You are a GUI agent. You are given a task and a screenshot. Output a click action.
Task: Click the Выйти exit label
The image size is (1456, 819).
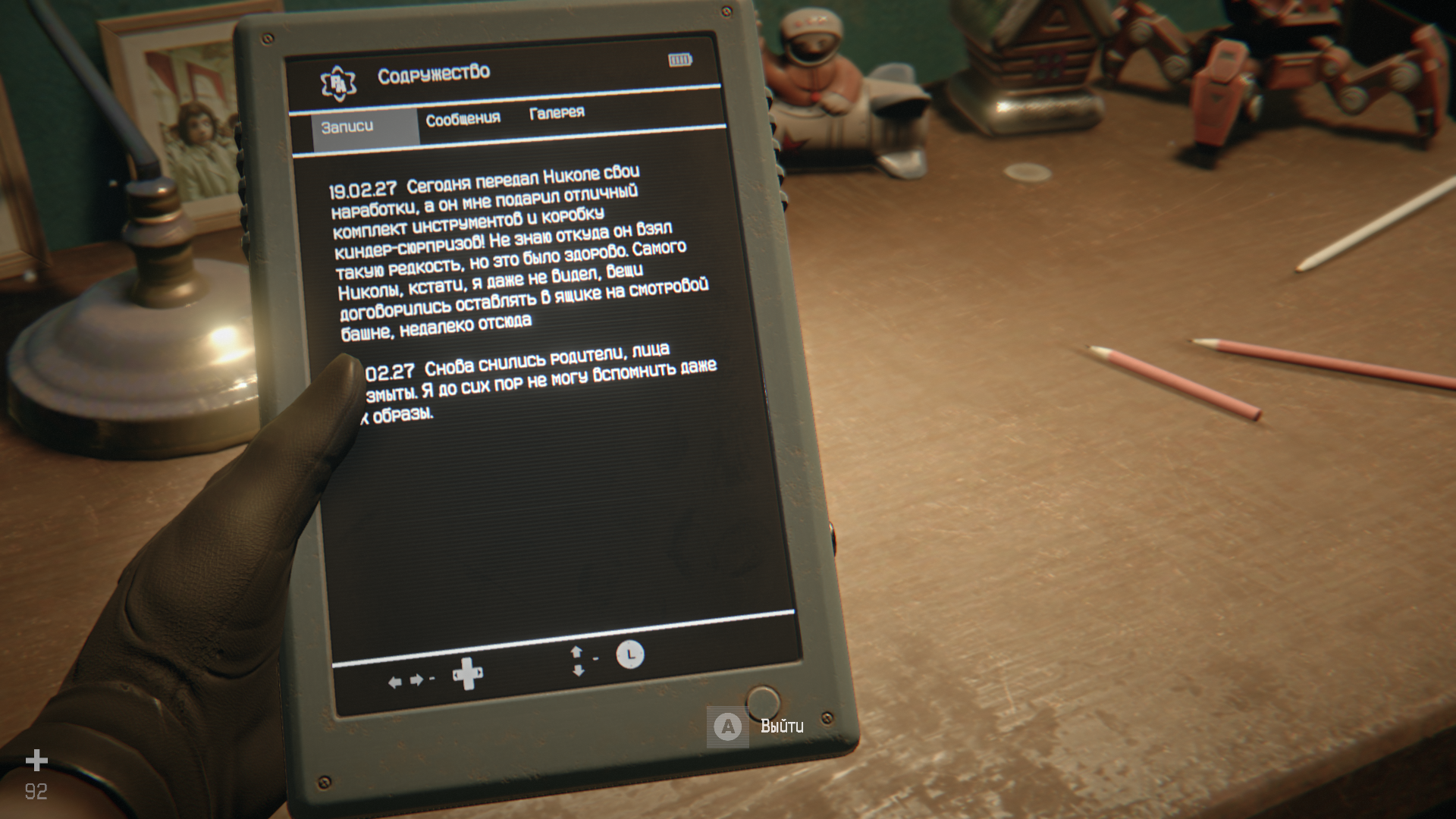point(782,726)
